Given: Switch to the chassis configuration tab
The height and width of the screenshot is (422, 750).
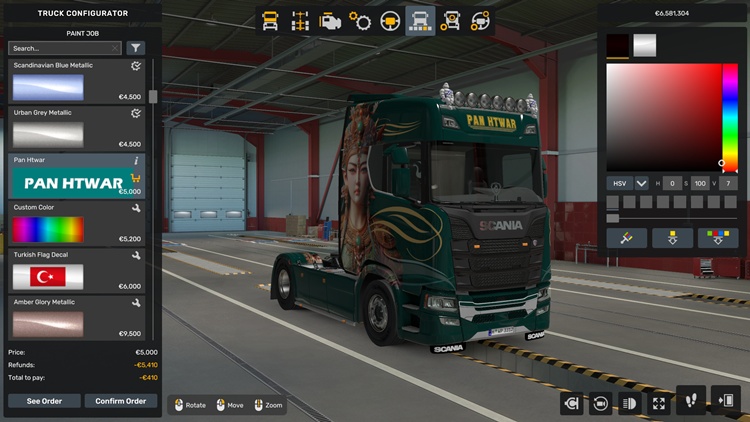Looking at the screenshot, I should [299, 20].
